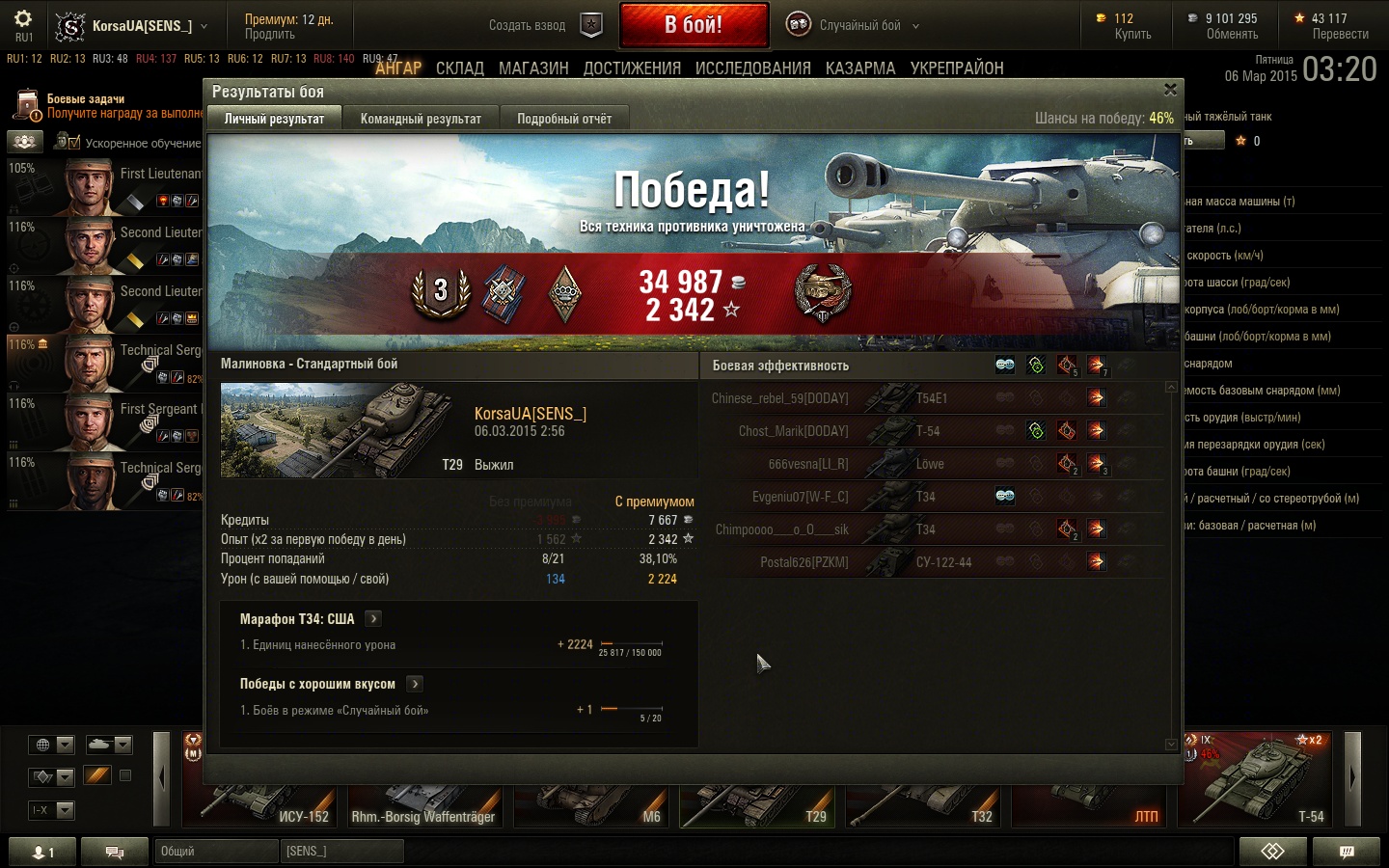The height and width of the screenshot is (868, 1389).
Task: Select the Личный результат tab
Action: click(x=274, y=119)
